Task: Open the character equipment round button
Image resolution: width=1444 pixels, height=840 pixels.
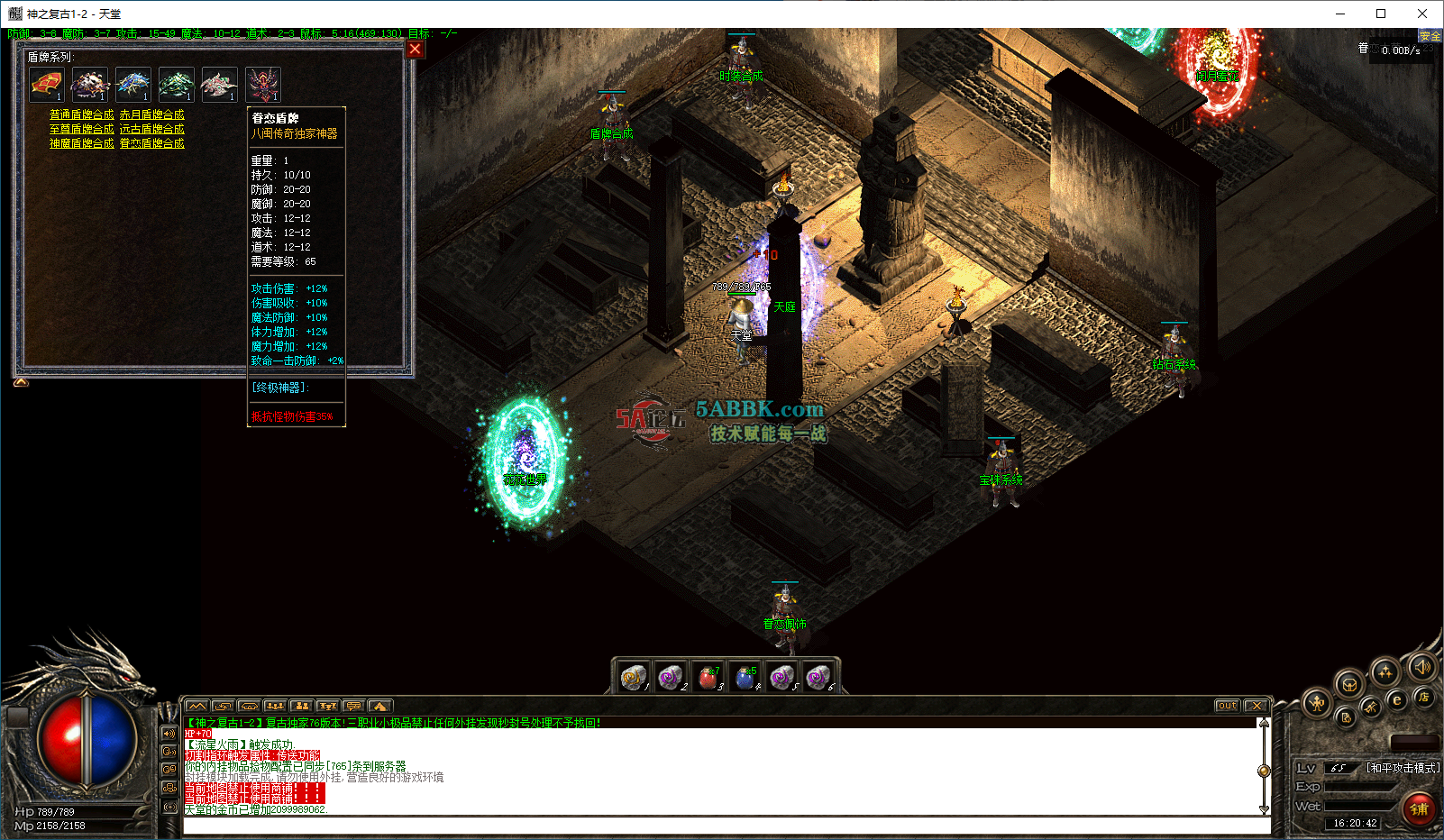Action: click(1318, 703)
